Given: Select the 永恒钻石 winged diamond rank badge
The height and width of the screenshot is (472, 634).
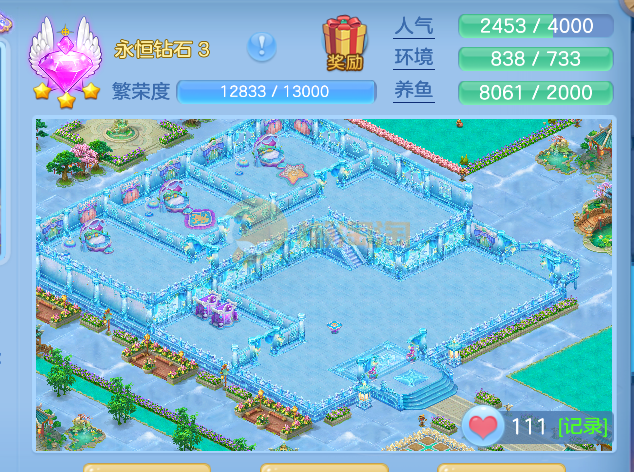Looking at the screenshot, I should tap(66, 60).
